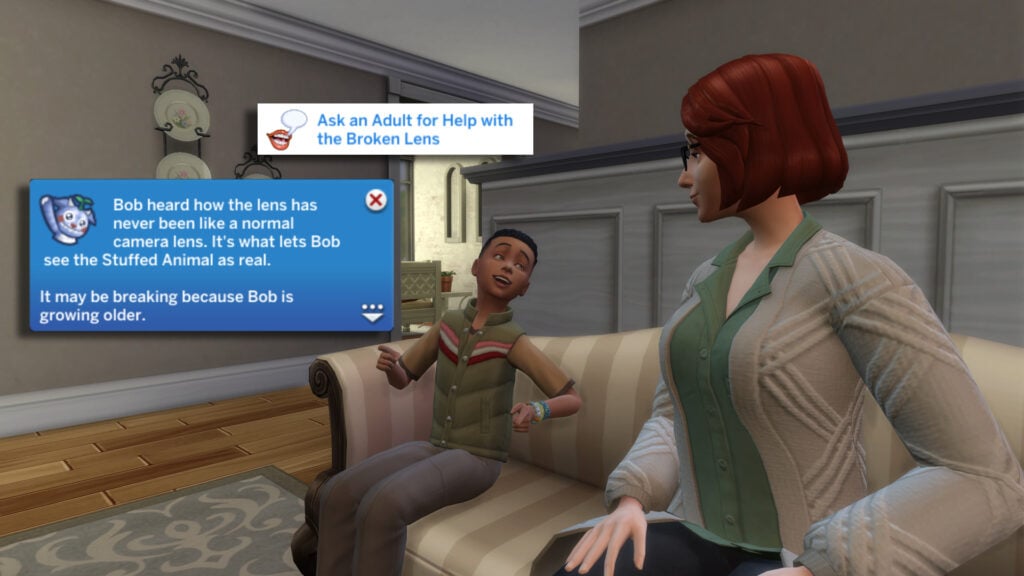Close the blue notification with the red X
1024x576 pixels.
(376, 200)
